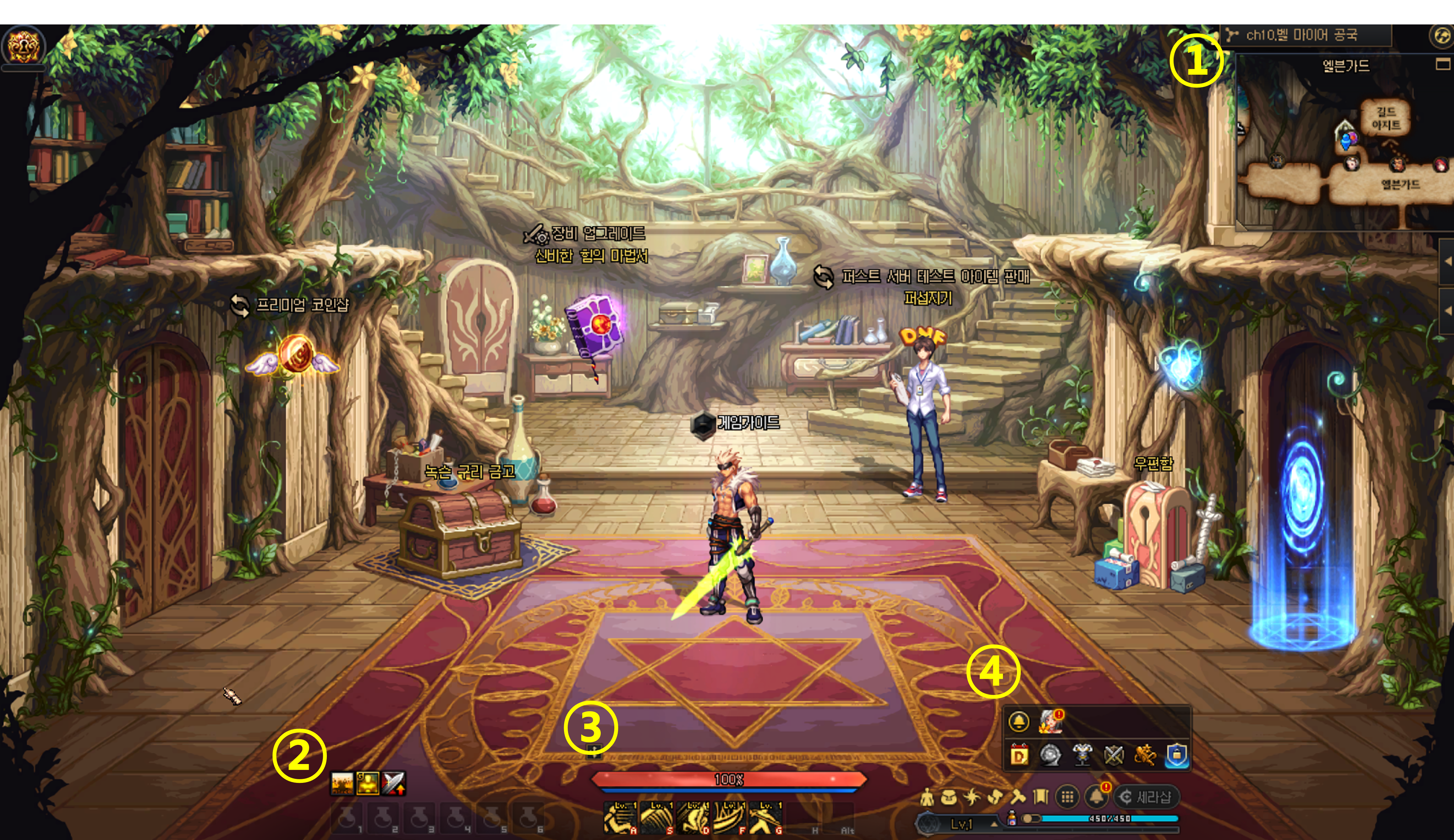The width and height of the screenshot is (1454, 840).
Task: Open the armor mannequin icon
Action: click(1083, 755)
